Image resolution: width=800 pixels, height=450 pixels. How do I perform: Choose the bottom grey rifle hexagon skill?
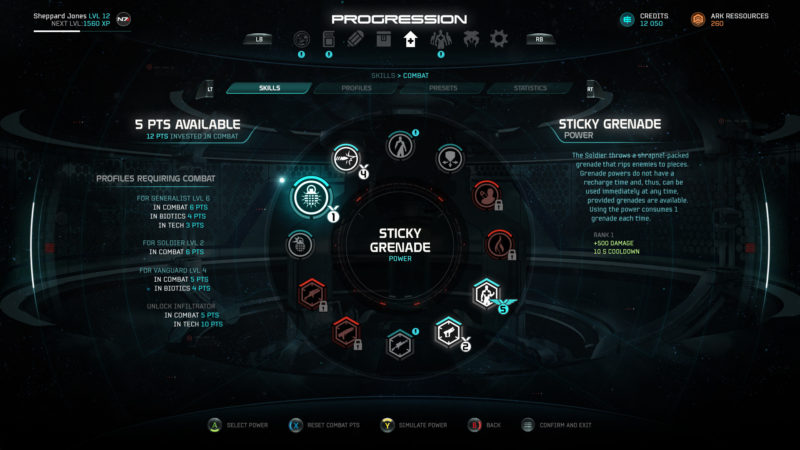(400, 343)
